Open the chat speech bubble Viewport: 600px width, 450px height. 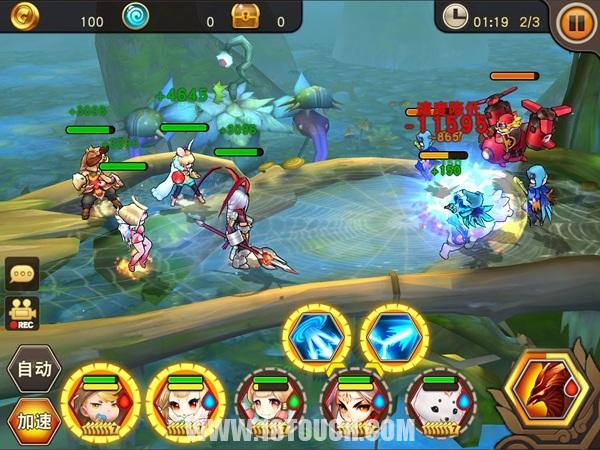point(20,273)
